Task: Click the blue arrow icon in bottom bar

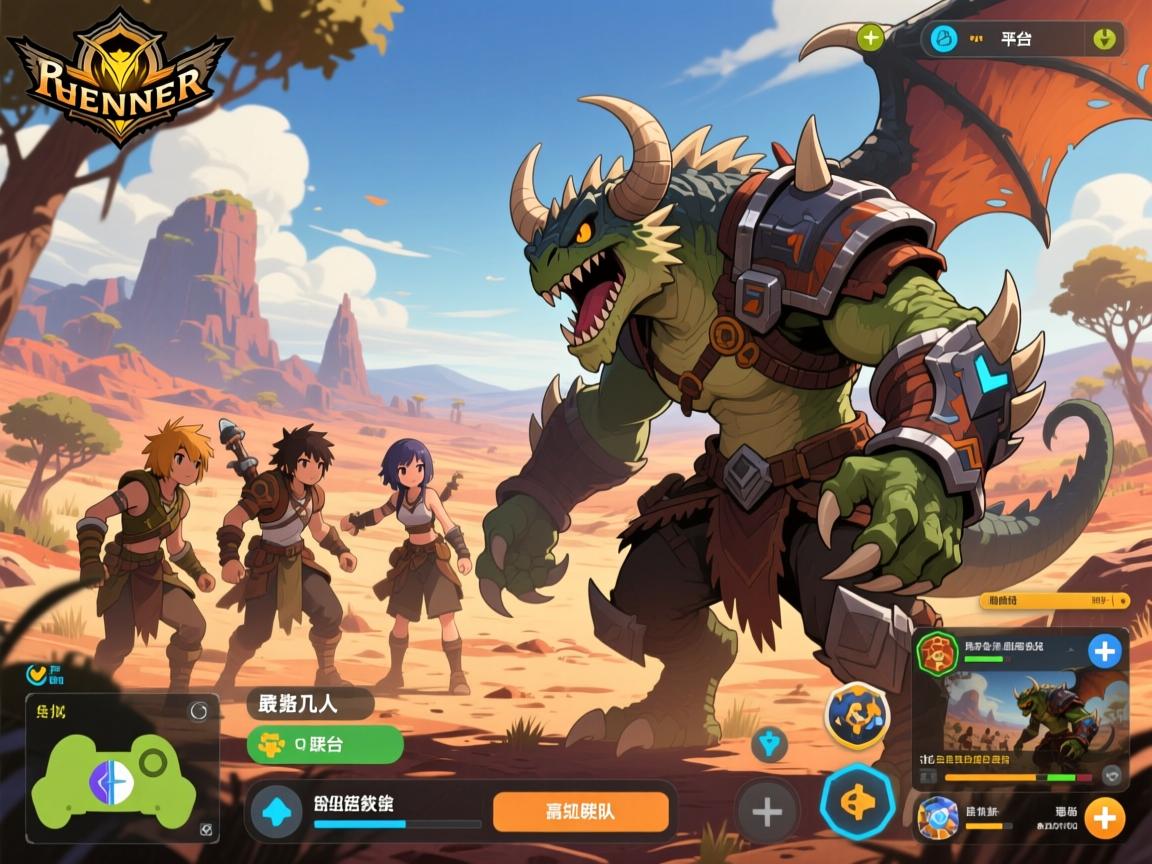Action: [276, 811]
